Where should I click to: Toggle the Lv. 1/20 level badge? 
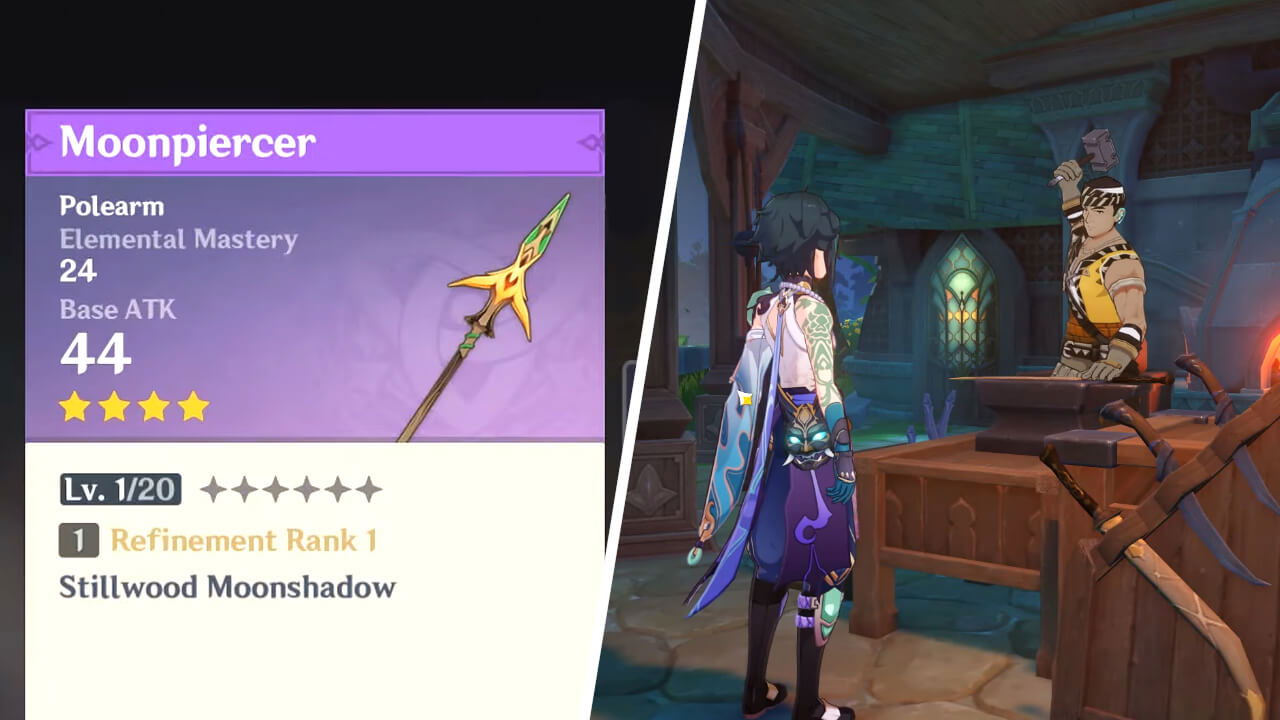(120, 489)
